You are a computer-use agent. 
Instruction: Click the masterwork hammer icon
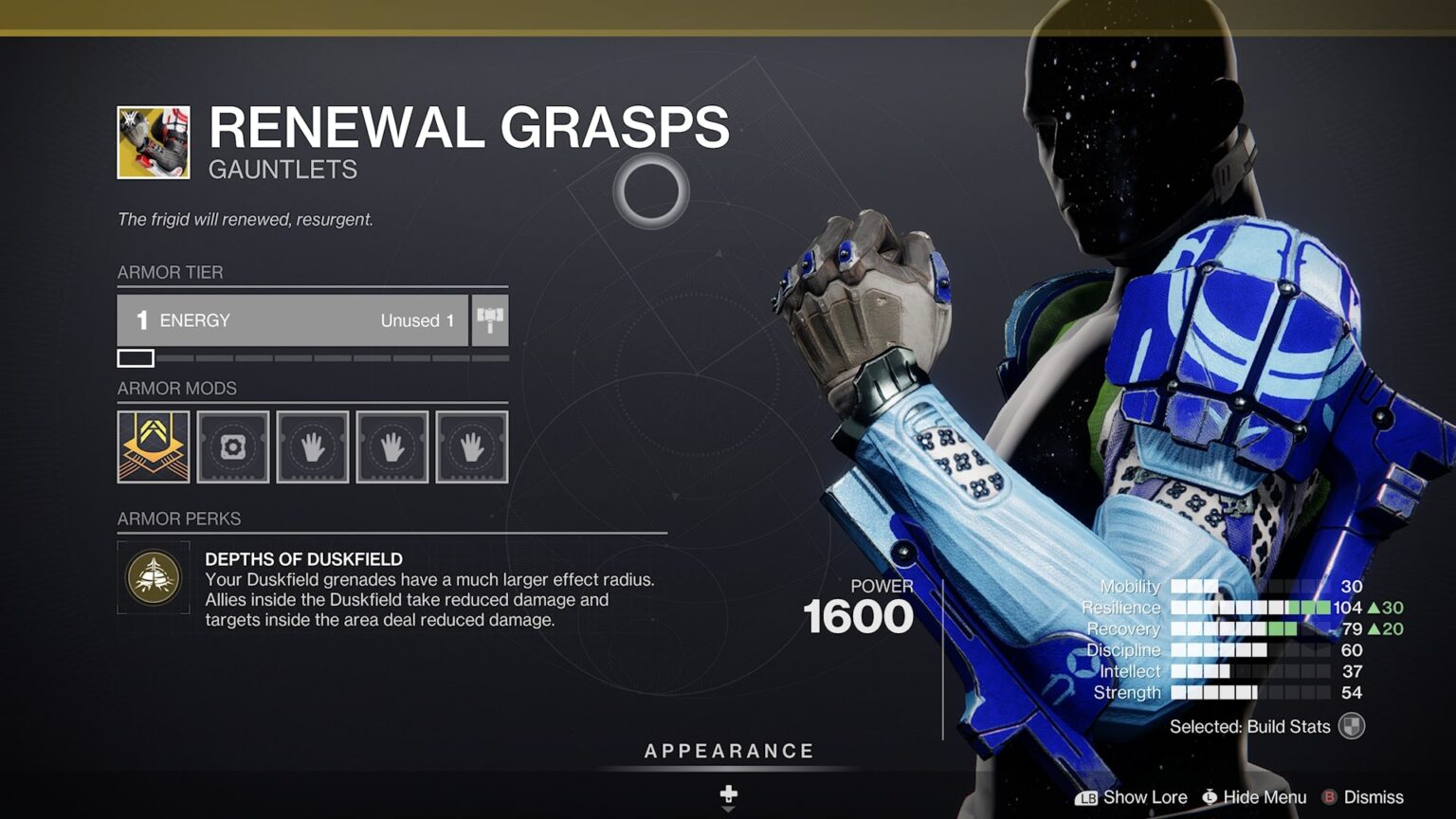point(489,320)
